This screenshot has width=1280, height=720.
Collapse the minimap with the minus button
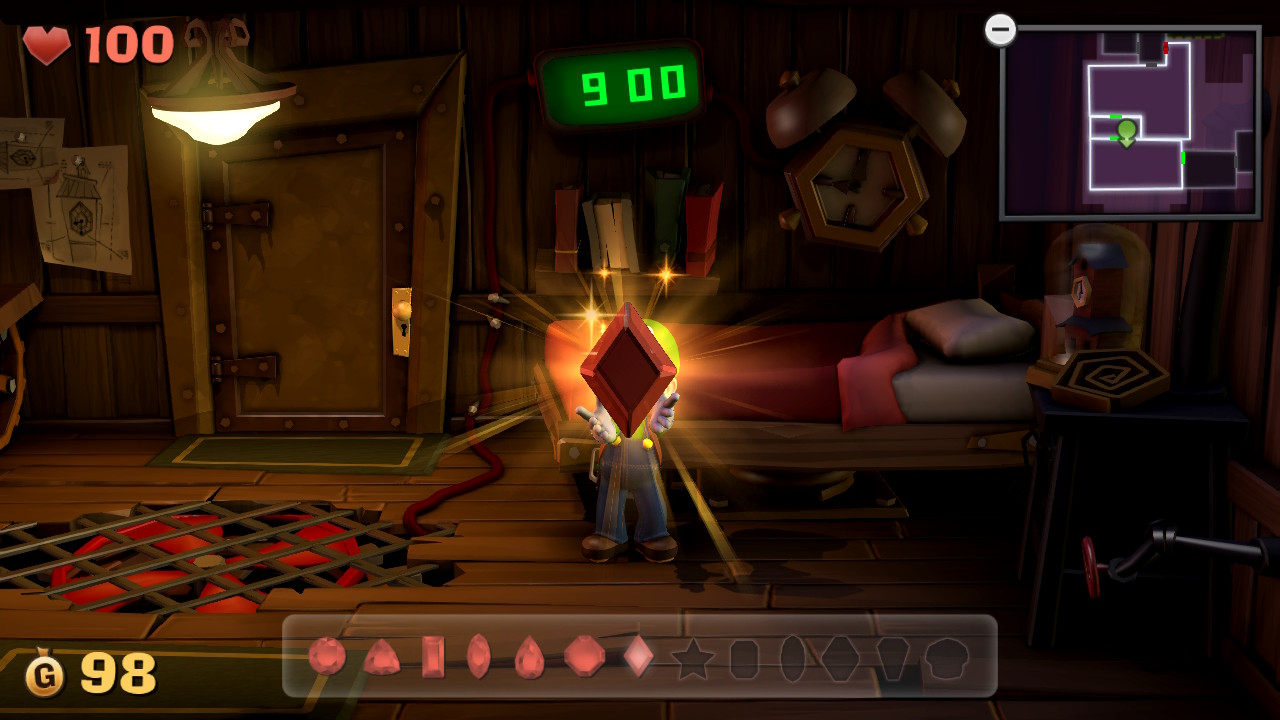(1000, 29)
